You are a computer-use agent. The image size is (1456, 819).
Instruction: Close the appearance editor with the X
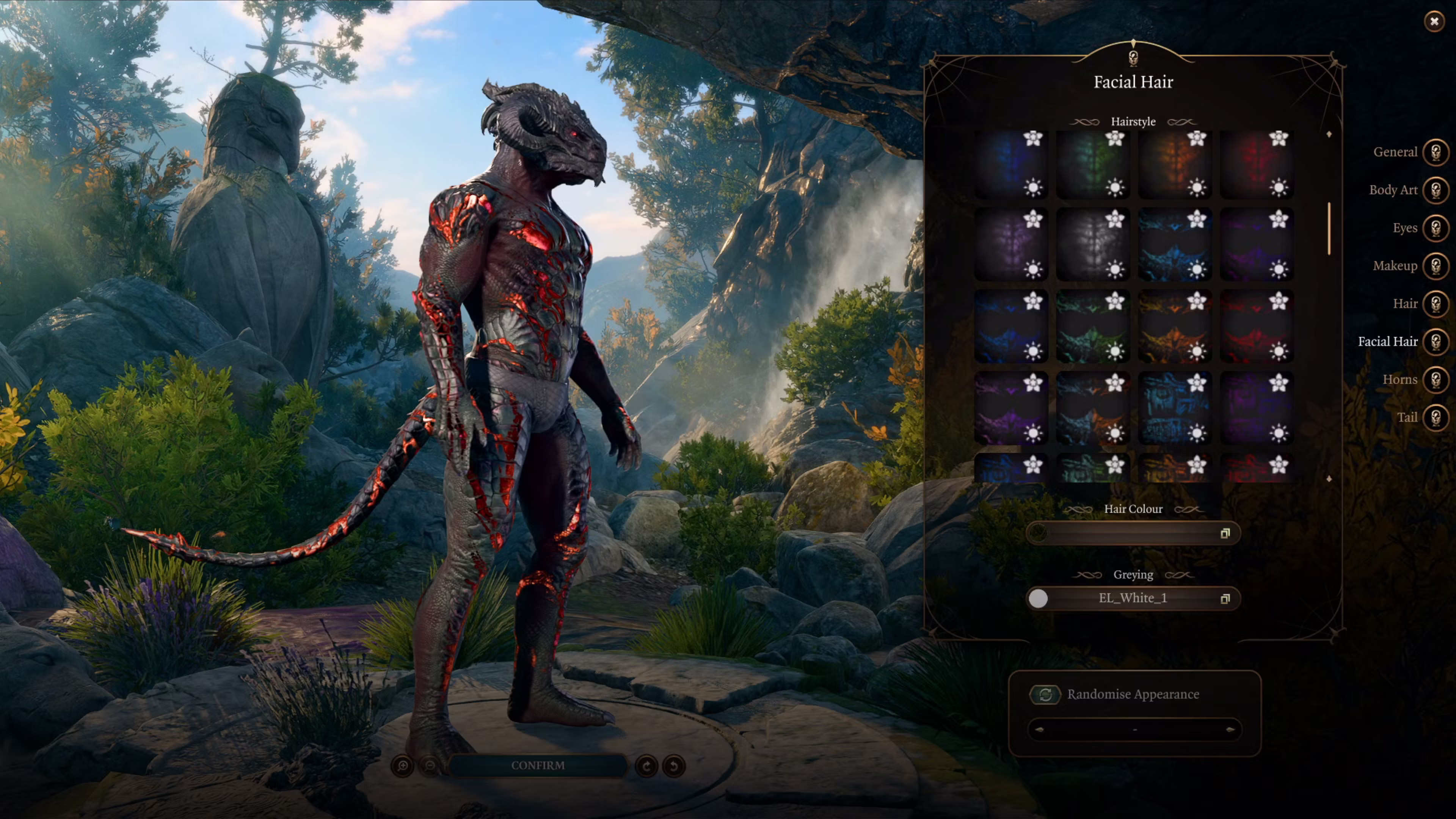pos(1433,22)
